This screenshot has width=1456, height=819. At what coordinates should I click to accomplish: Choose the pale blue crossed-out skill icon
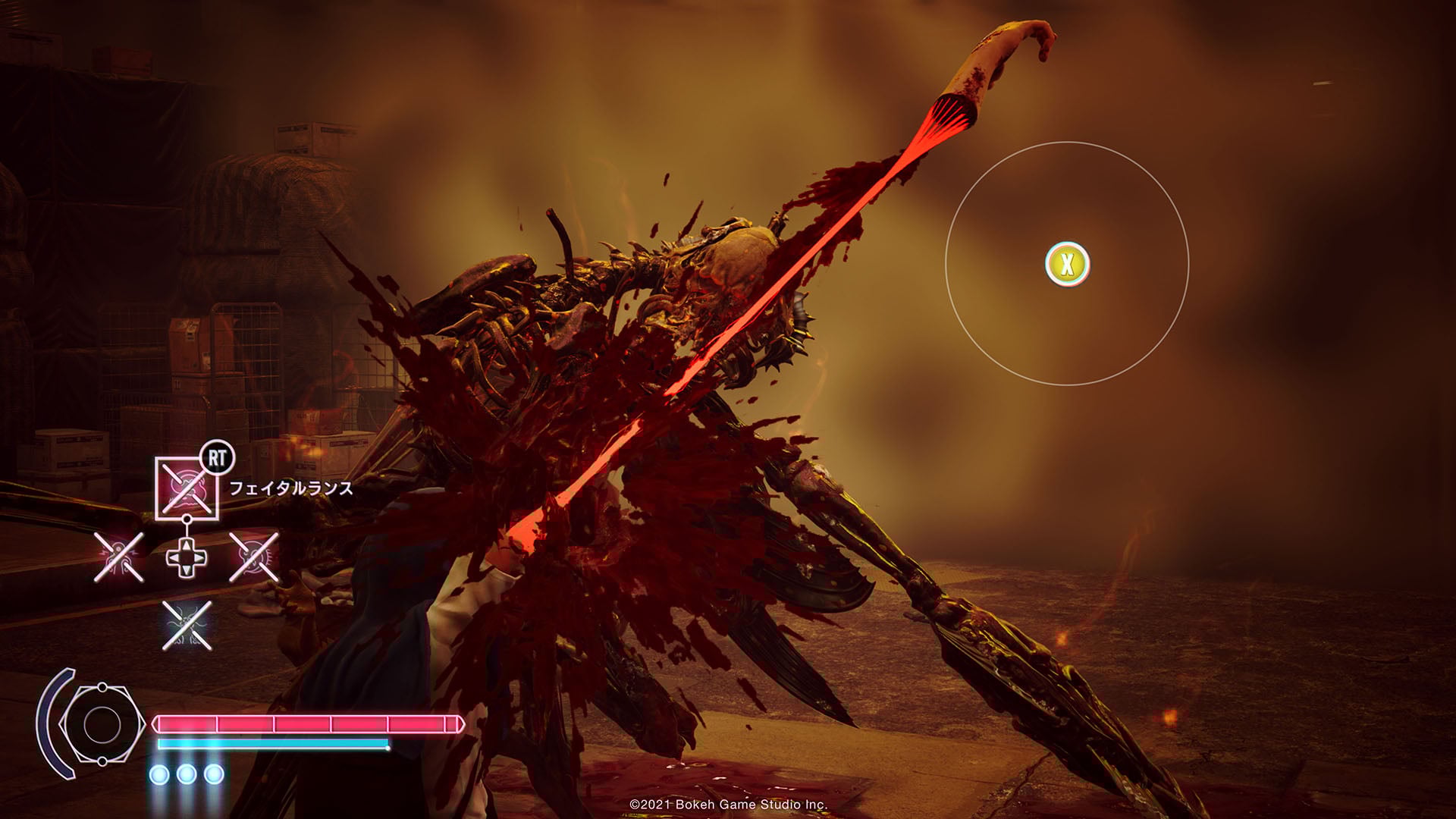pyautogui.click(x=187, y=626)
